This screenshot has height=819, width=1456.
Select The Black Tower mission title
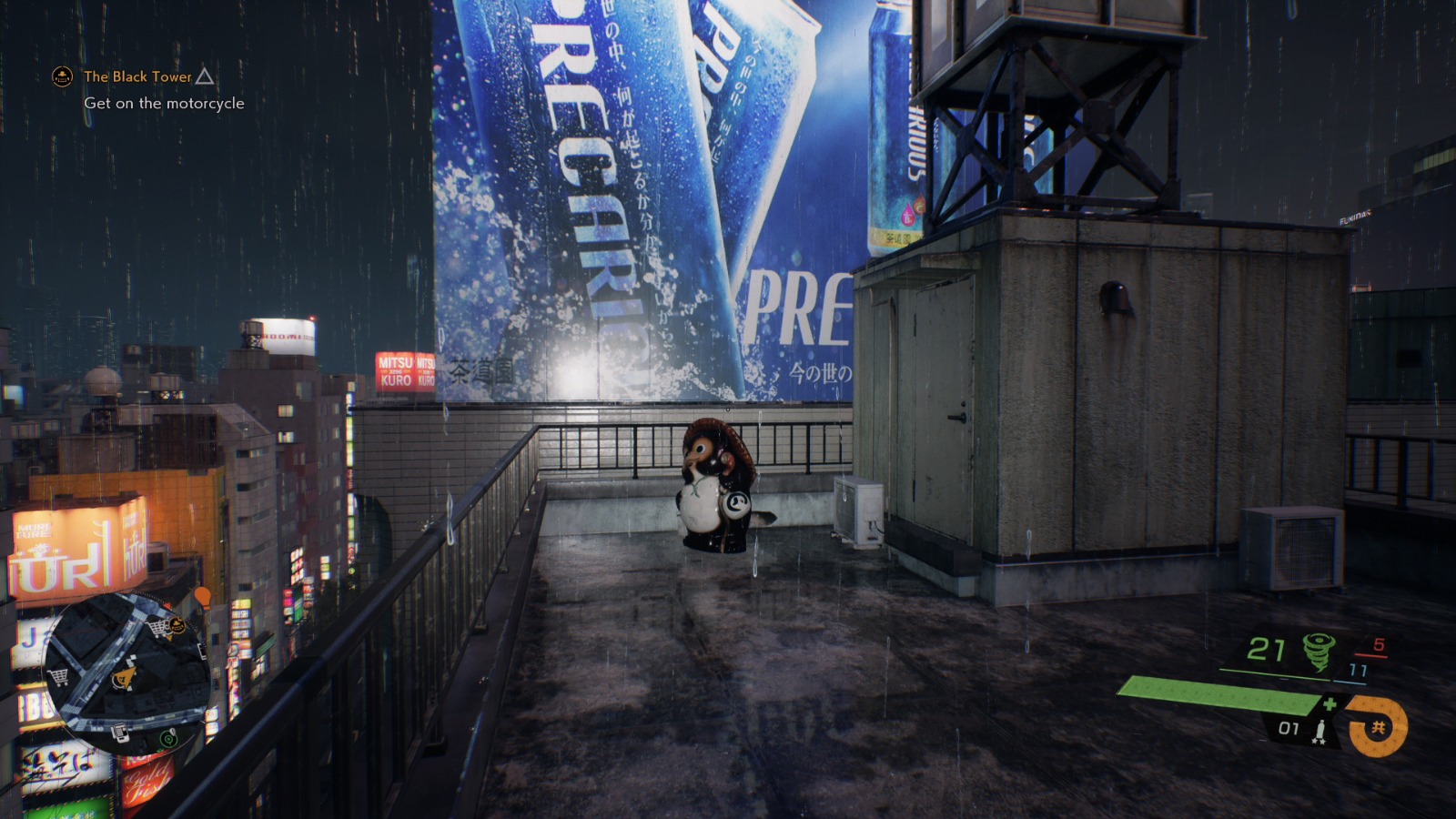pos(136,77)
